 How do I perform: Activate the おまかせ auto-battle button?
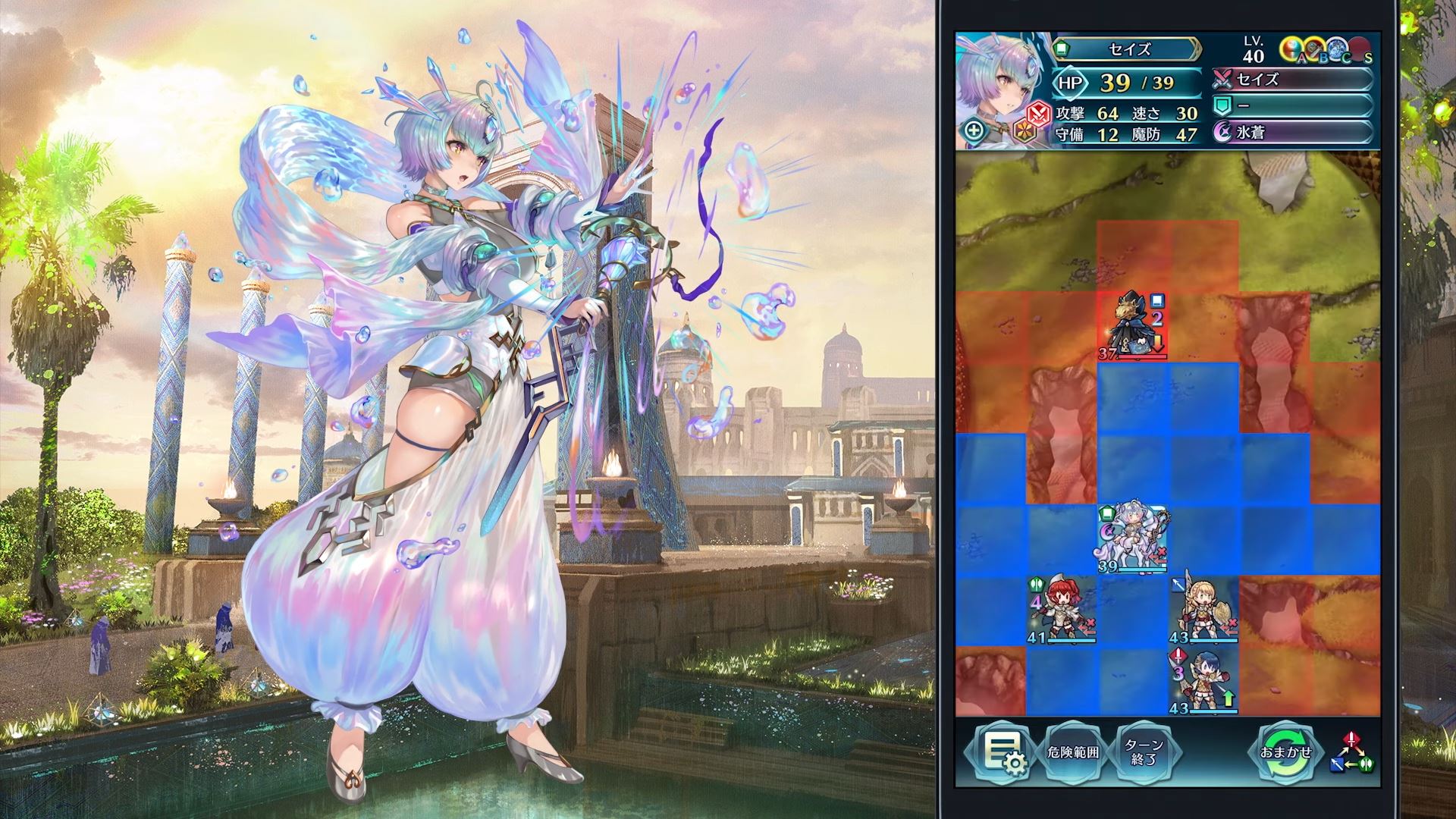click(1287, 751)
